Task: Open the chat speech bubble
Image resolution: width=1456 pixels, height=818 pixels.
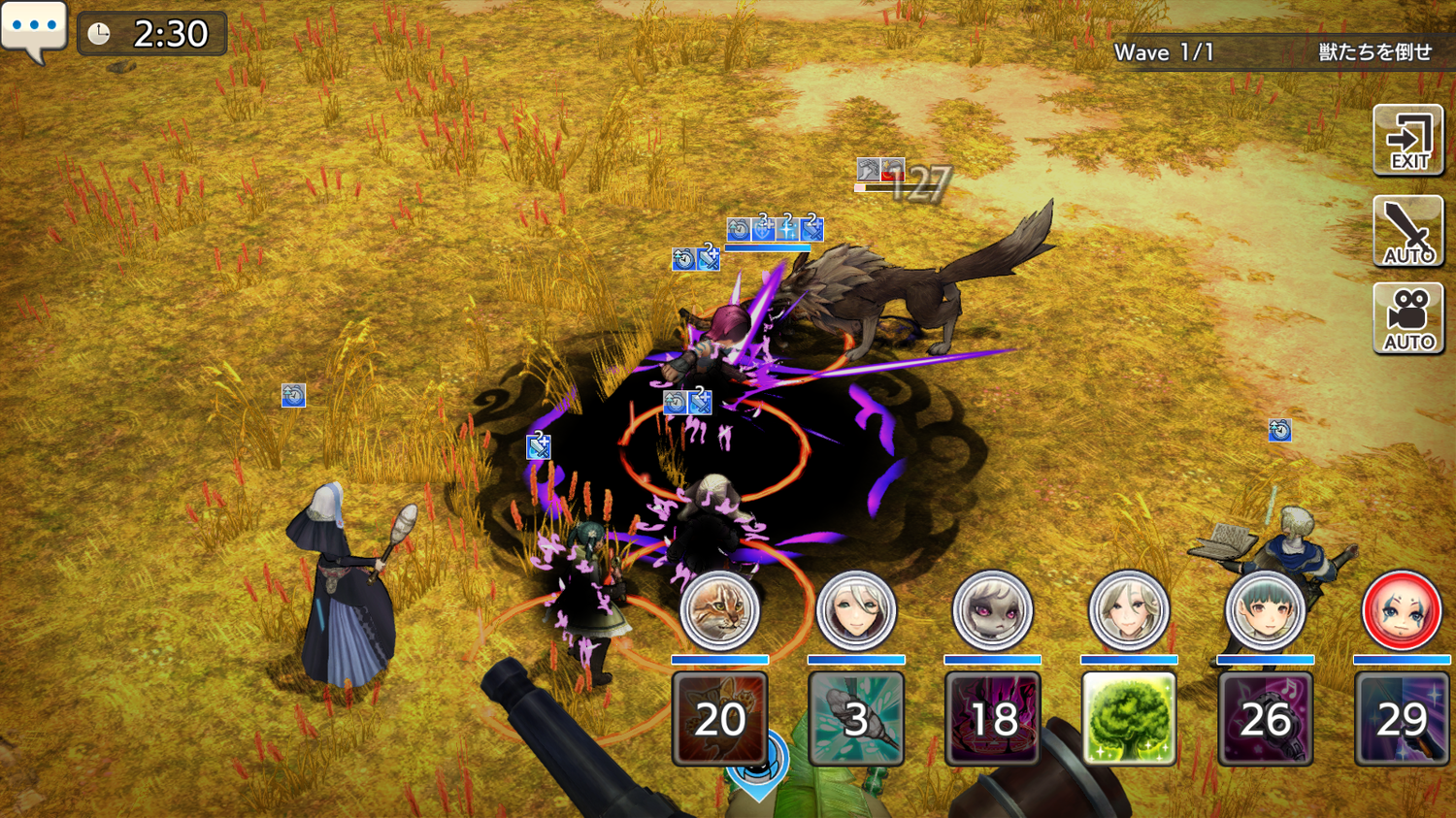Action: click(34, 29)
